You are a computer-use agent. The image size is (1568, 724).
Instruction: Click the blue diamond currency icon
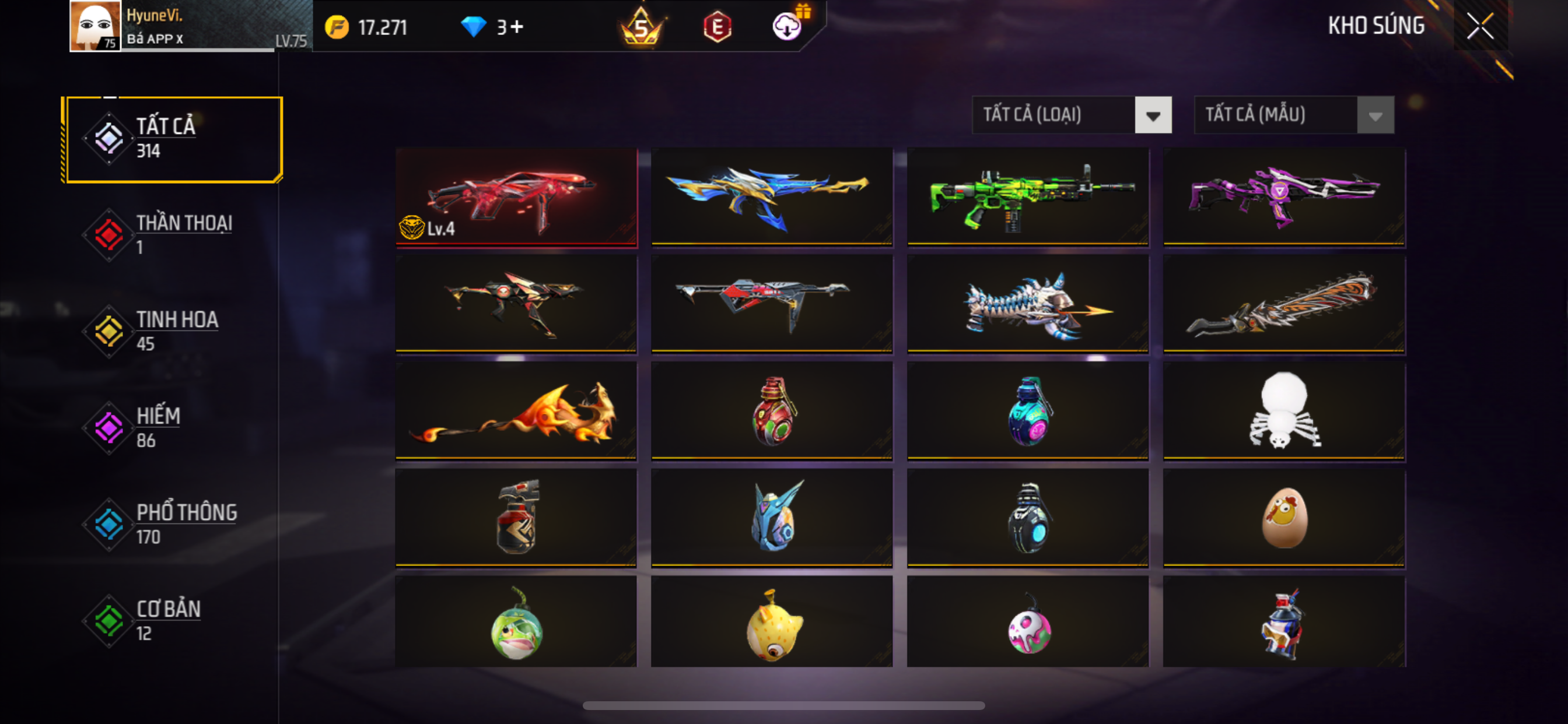473,27
